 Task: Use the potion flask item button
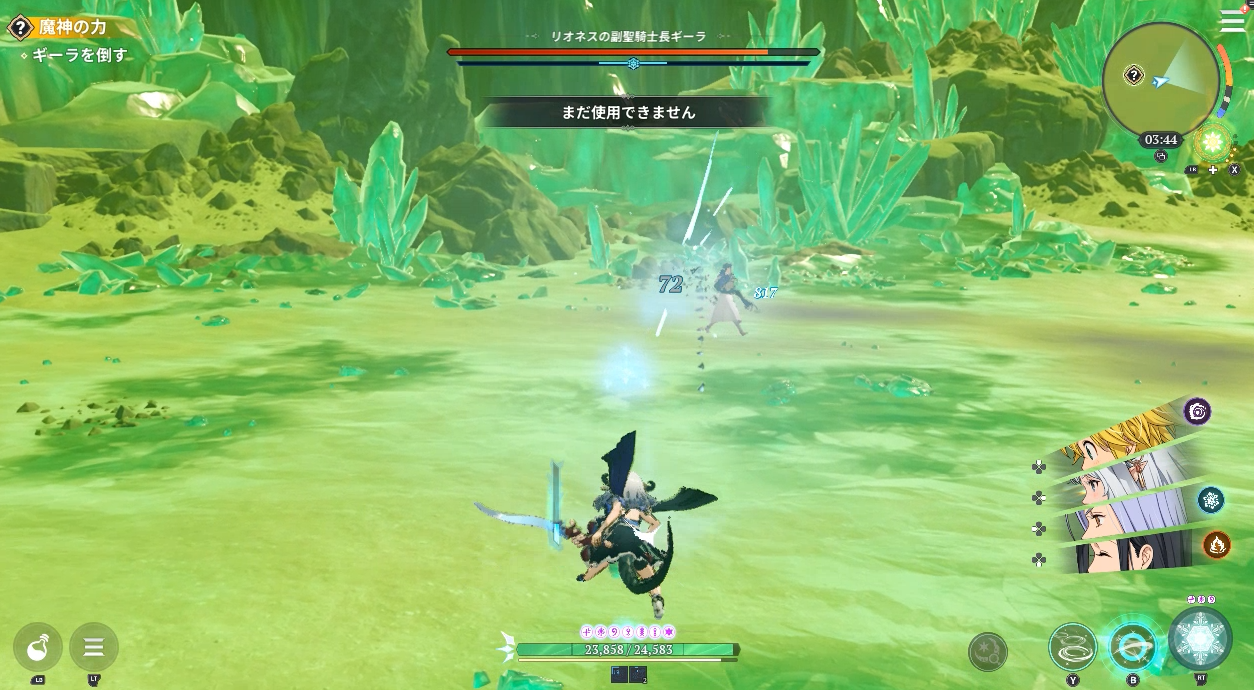[x=38, y=647]
